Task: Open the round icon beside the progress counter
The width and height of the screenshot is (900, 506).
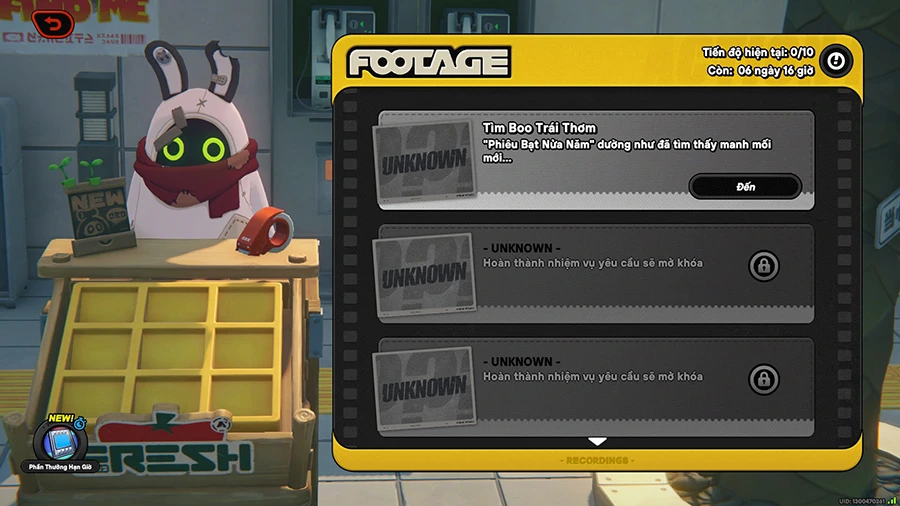Action: pyautogui.click(x=835, y=62)
